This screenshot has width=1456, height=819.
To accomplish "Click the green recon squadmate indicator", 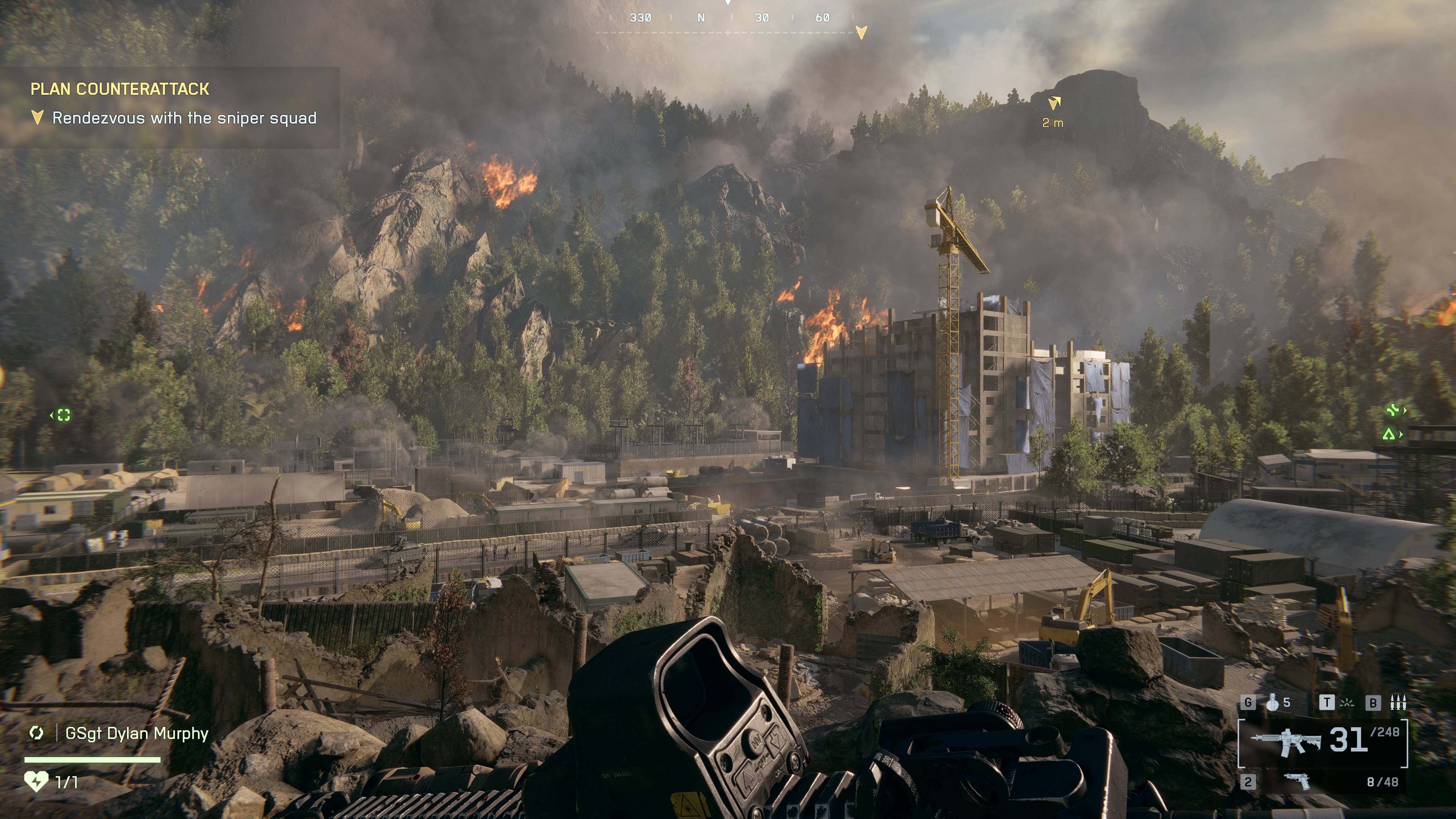I will 63,415.
